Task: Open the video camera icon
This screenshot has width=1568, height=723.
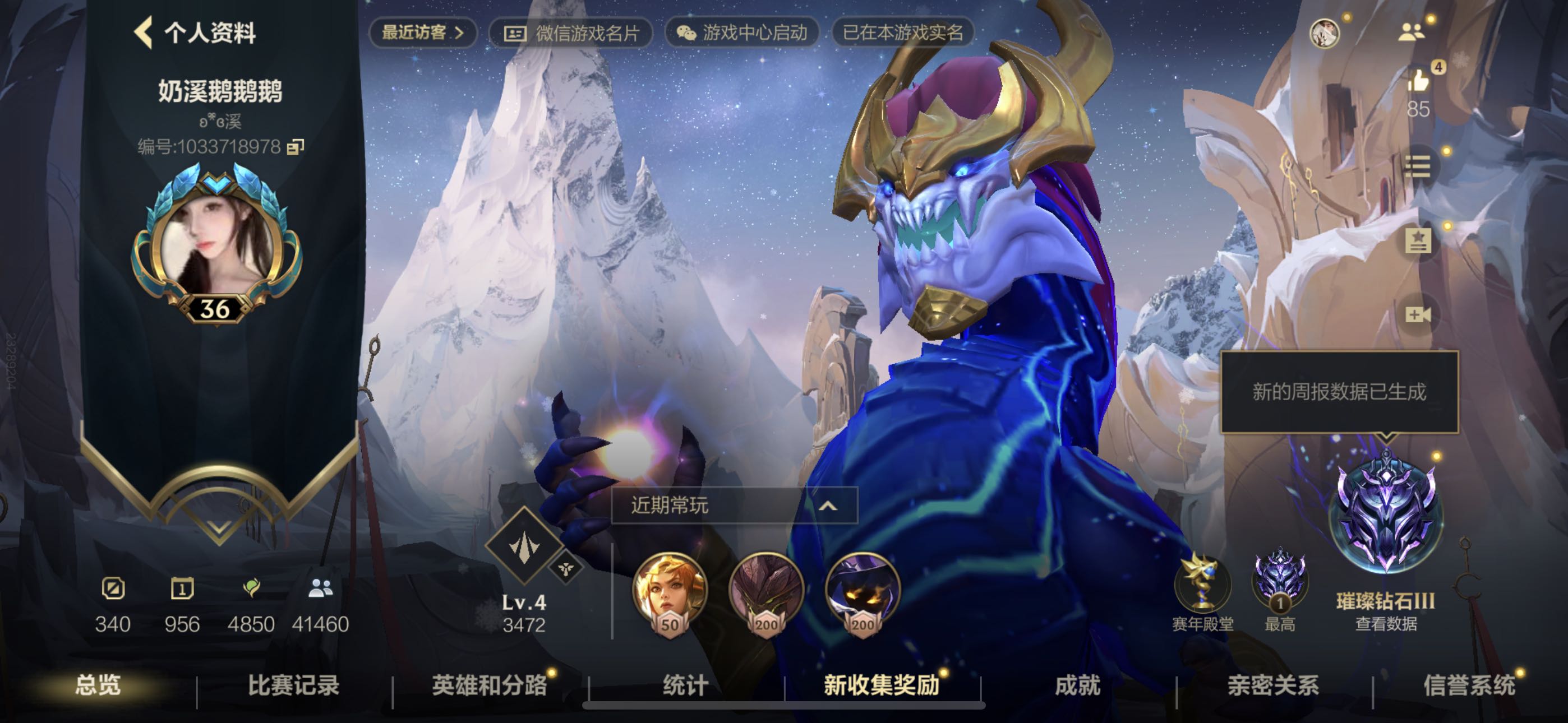Action: 1418,314
